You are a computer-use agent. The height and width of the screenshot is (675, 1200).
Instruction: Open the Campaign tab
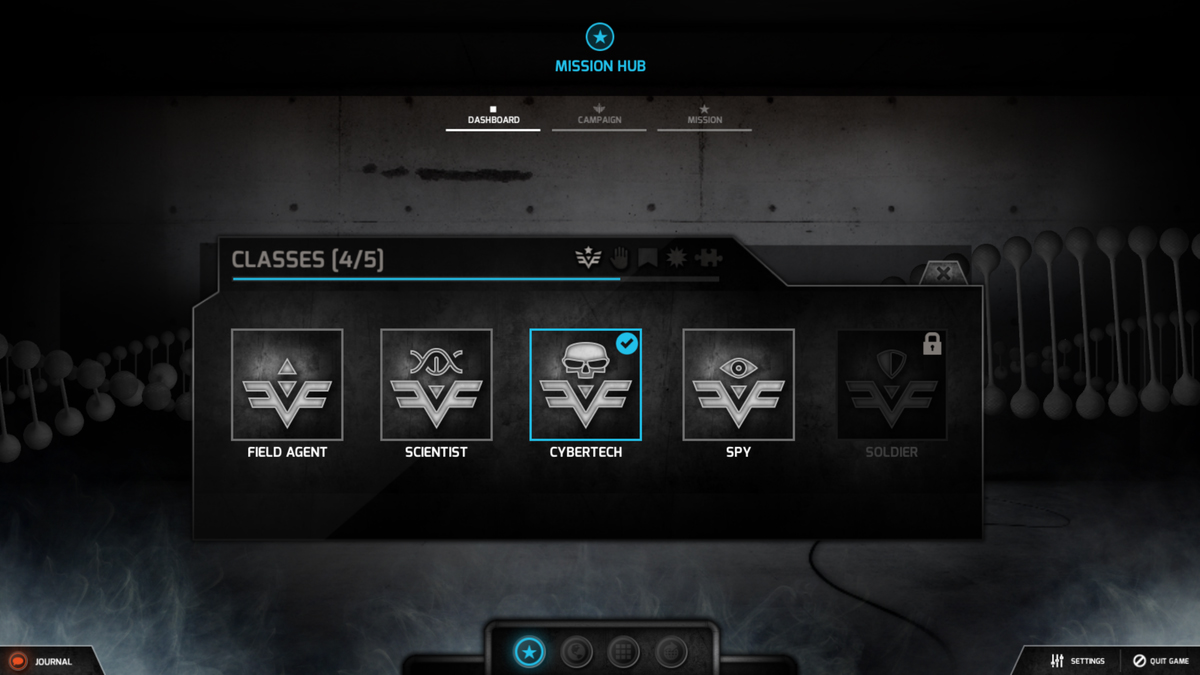click(599, 118)
